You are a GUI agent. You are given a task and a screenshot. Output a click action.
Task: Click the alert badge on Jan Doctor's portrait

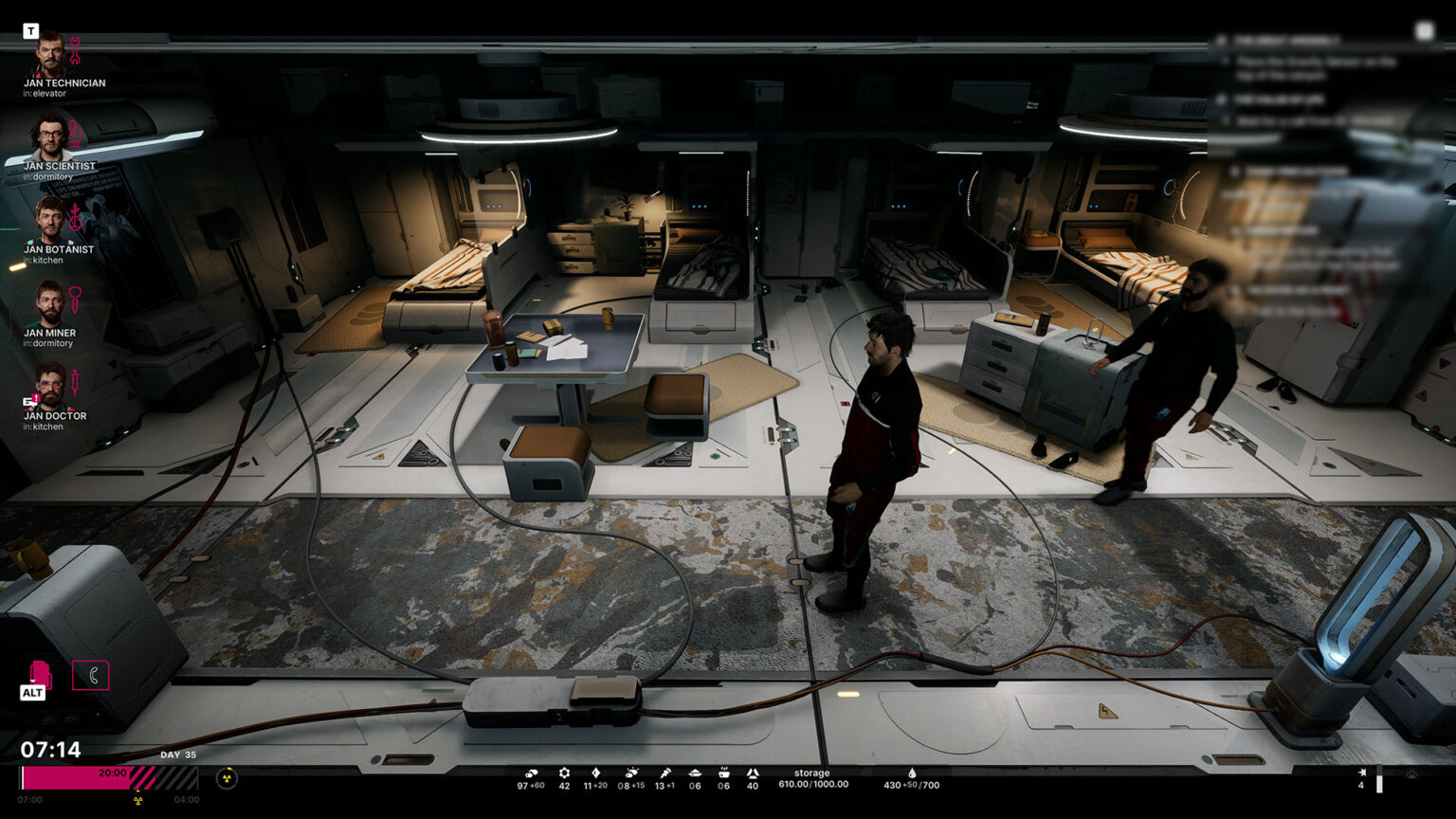pyautogui.click(x=34, y=397)
